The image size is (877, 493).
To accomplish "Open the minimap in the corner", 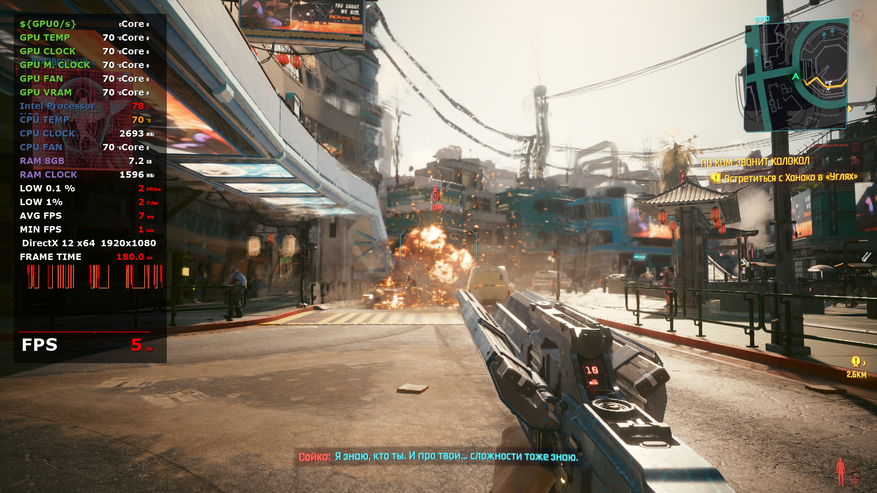I will 796,76.
